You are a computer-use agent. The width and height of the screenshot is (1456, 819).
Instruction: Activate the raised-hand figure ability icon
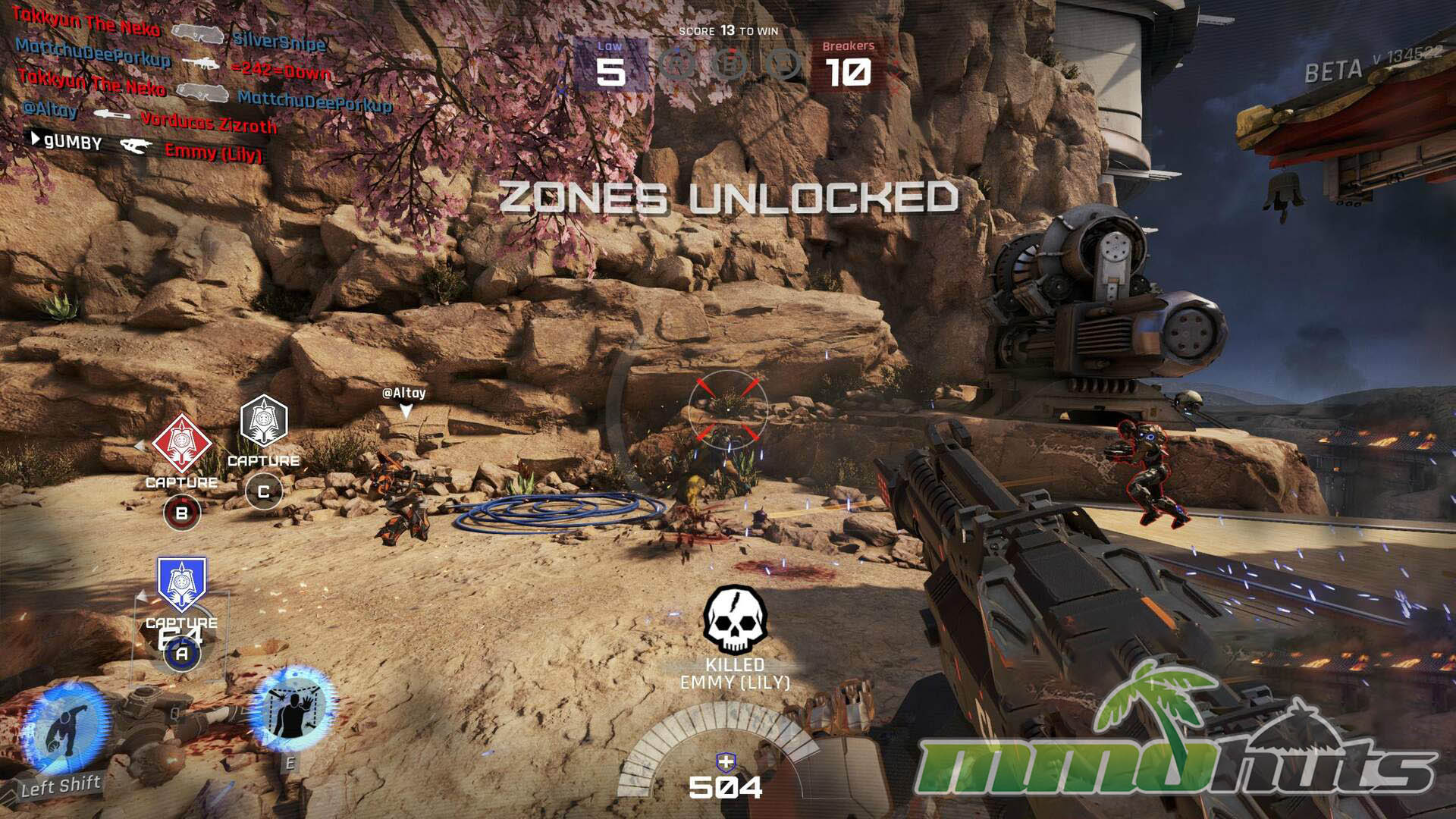click(292, 709)
